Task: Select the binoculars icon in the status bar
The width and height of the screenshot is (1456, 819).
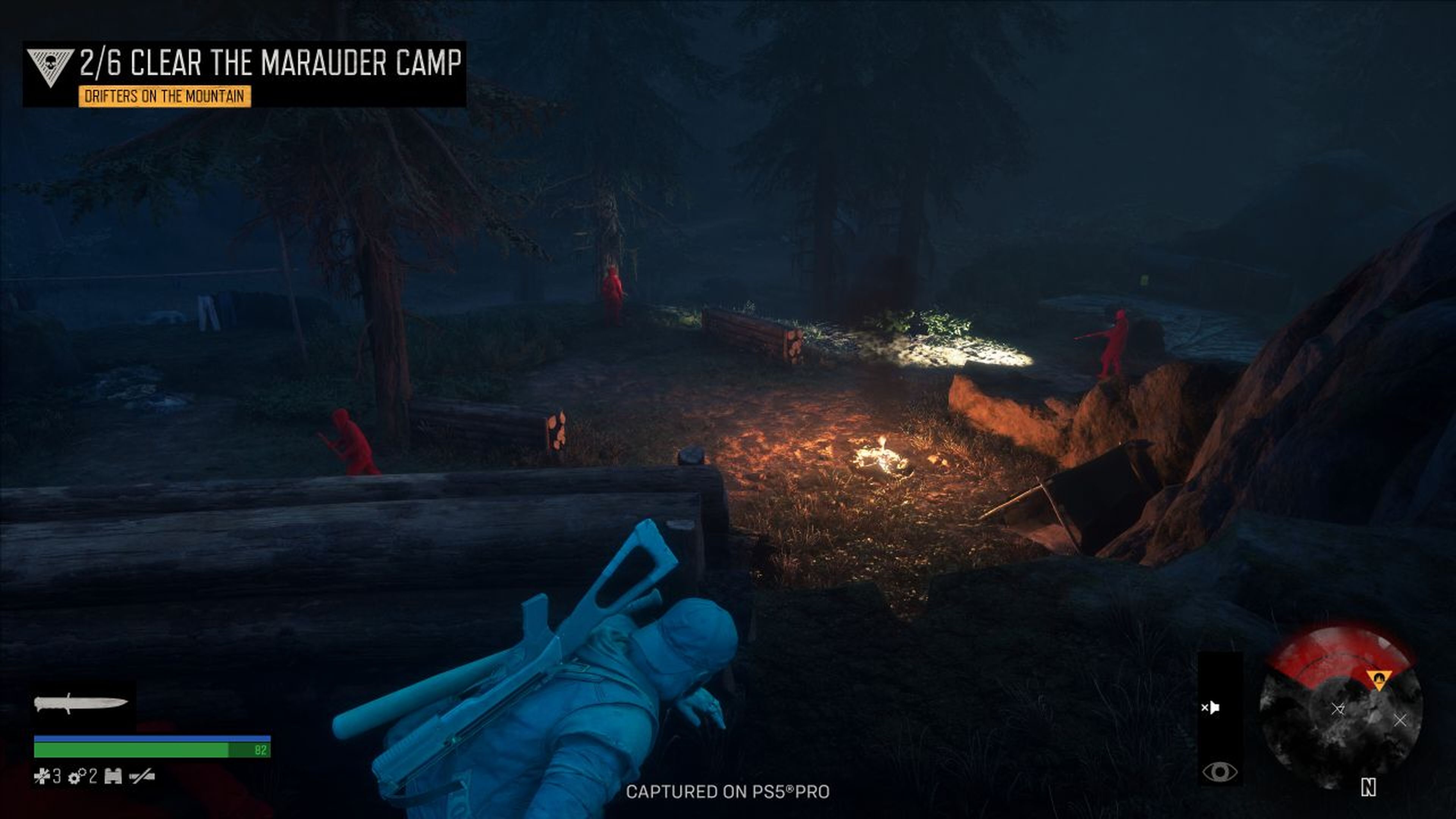Action: point(113,777)
